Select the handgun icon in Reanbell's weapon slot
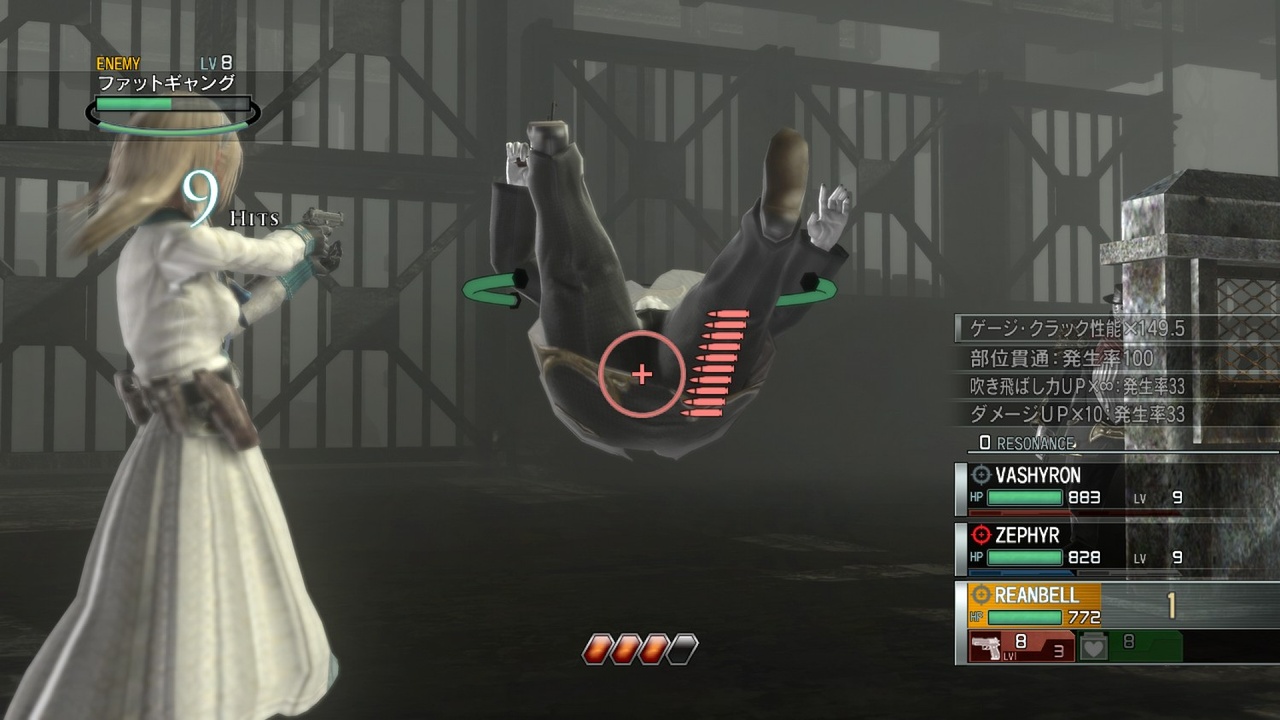1280x720 pixels. coord(983,646)
